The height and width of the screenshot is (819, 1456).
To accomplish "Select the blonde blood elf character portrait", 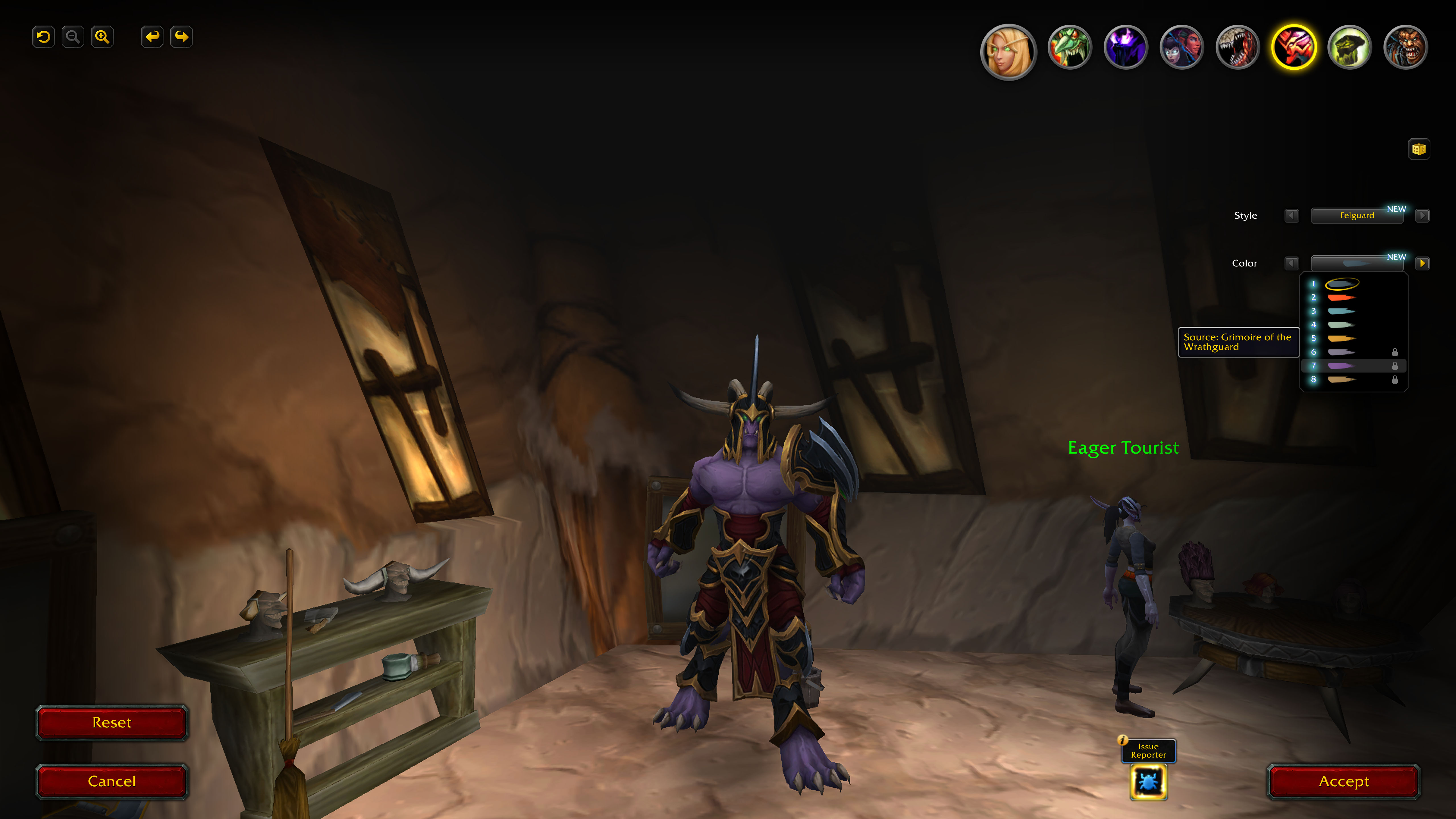I will pyautogui.click(x=1008, y=51).
